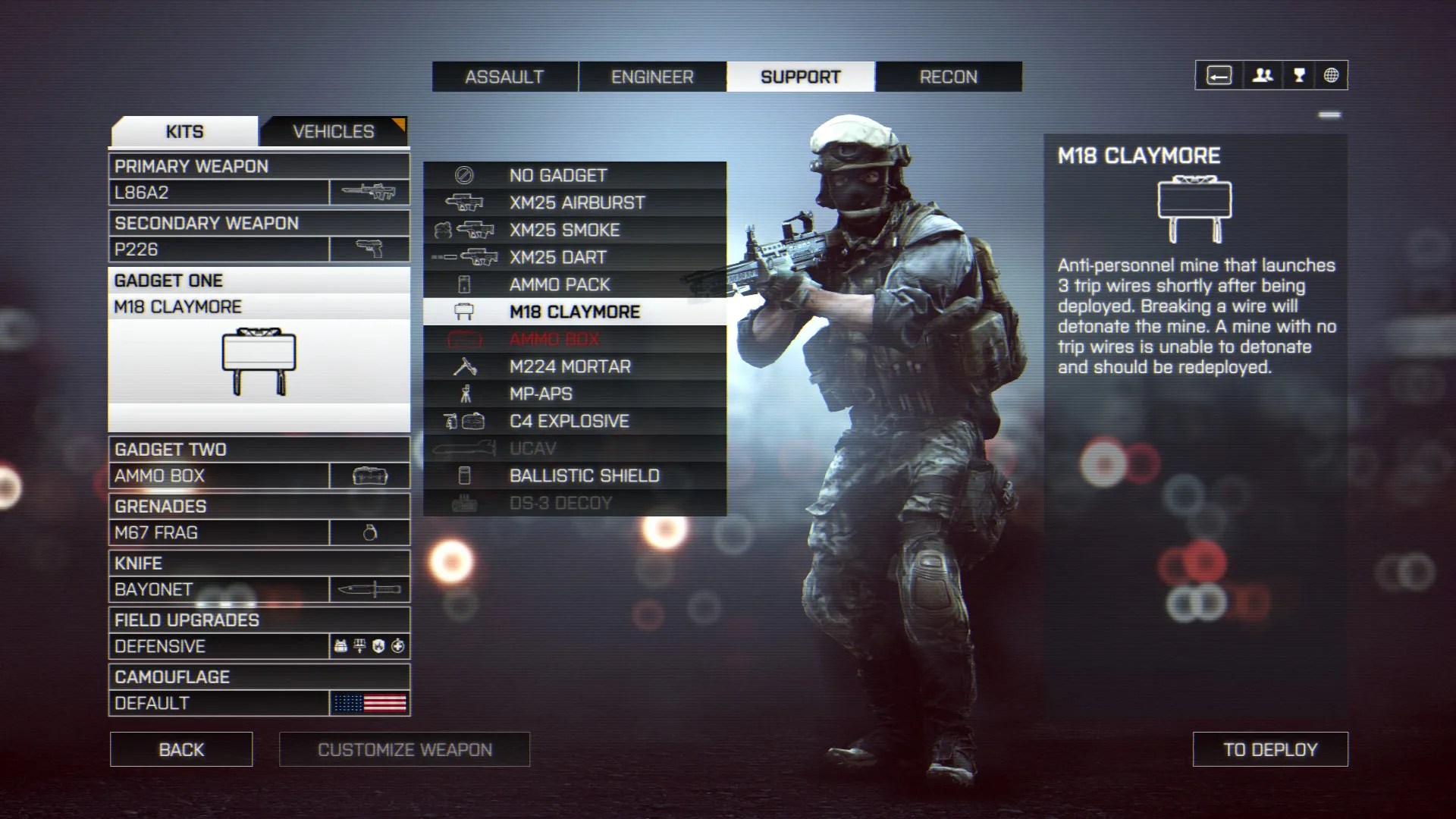1456x819 pixels.
Task: Click the globe battlelog icon
Action: pos(1332,75)
